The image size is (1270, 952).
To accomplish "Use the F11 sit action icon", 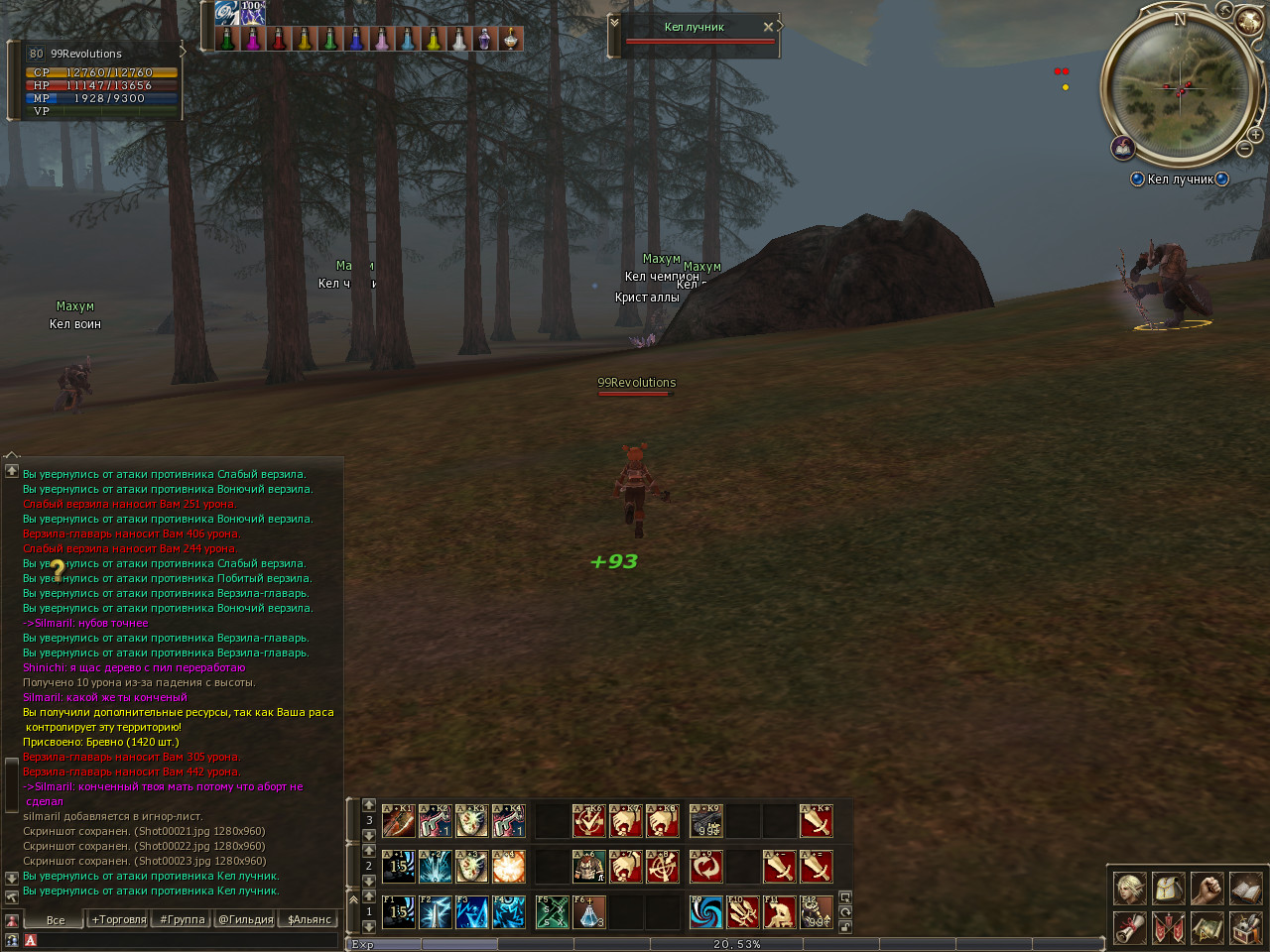I will (x=780, y=911).
